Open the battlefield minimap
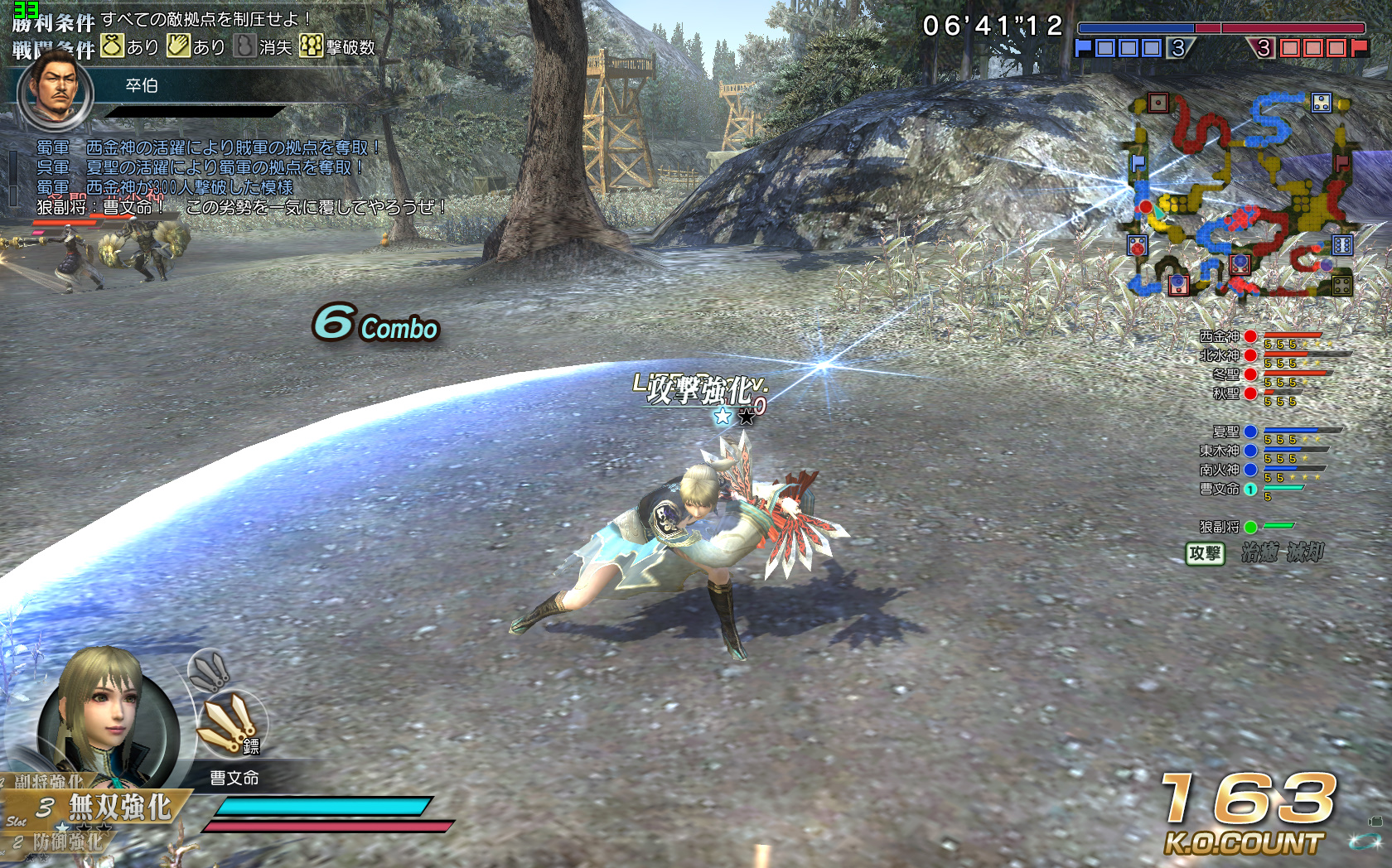This screenshot has width=1392, height=868. [x=1240, y=195]
